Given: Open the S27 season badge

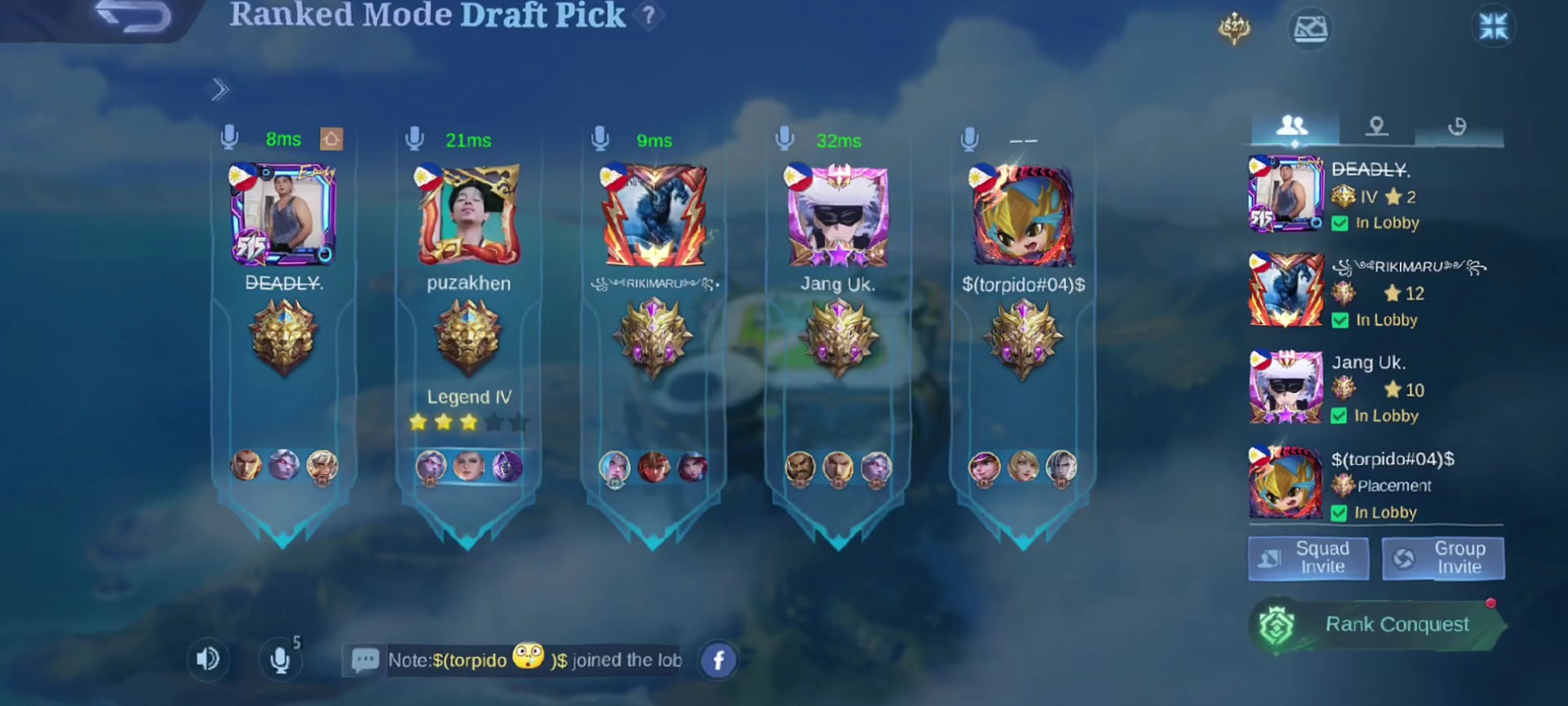Looking at the screenshot, I should (x=1234, y=29).
